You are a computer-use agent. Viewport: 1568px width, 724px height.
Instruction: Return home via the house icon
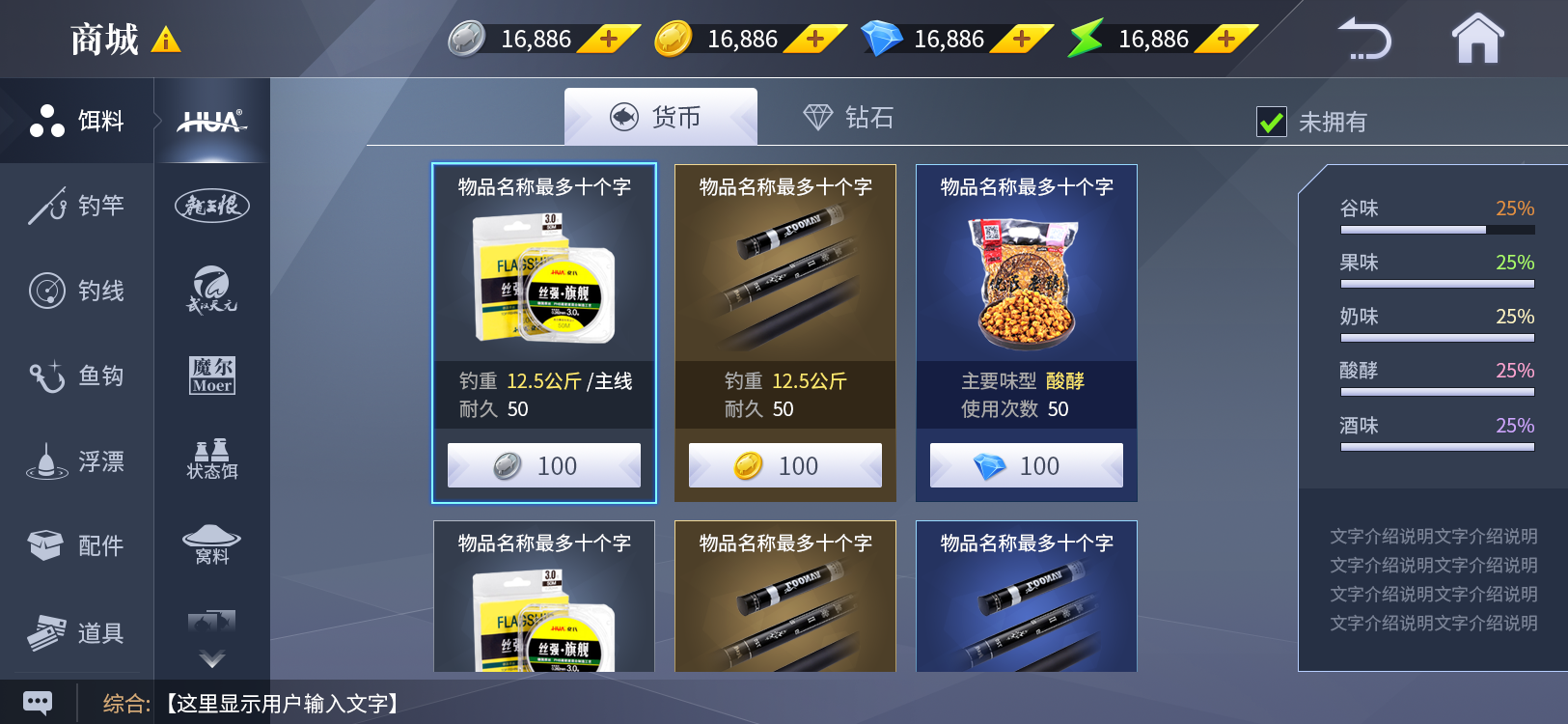[x=1476, y=39]
